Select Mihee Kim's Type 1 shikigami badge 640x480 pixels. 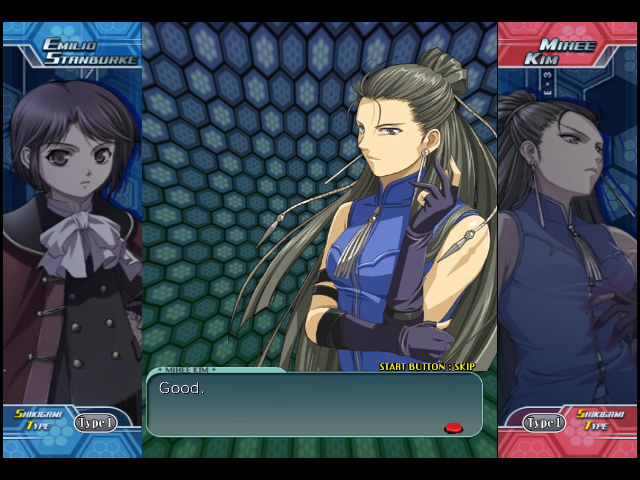pos(544,422)
